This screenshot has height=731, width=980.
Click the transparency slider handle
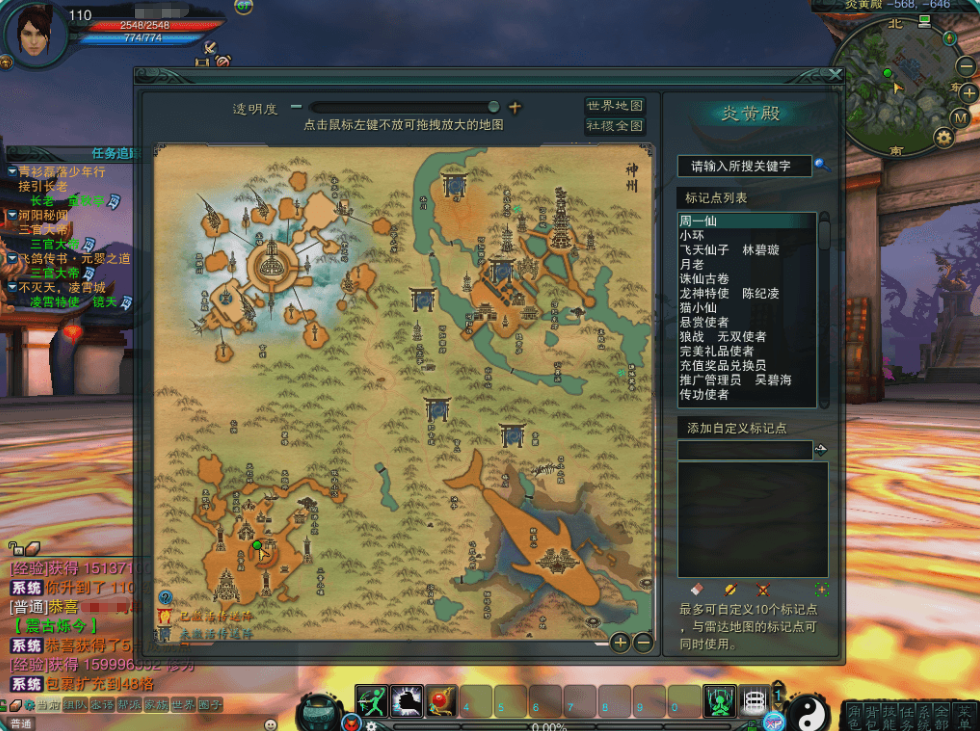tap(493, 107)
